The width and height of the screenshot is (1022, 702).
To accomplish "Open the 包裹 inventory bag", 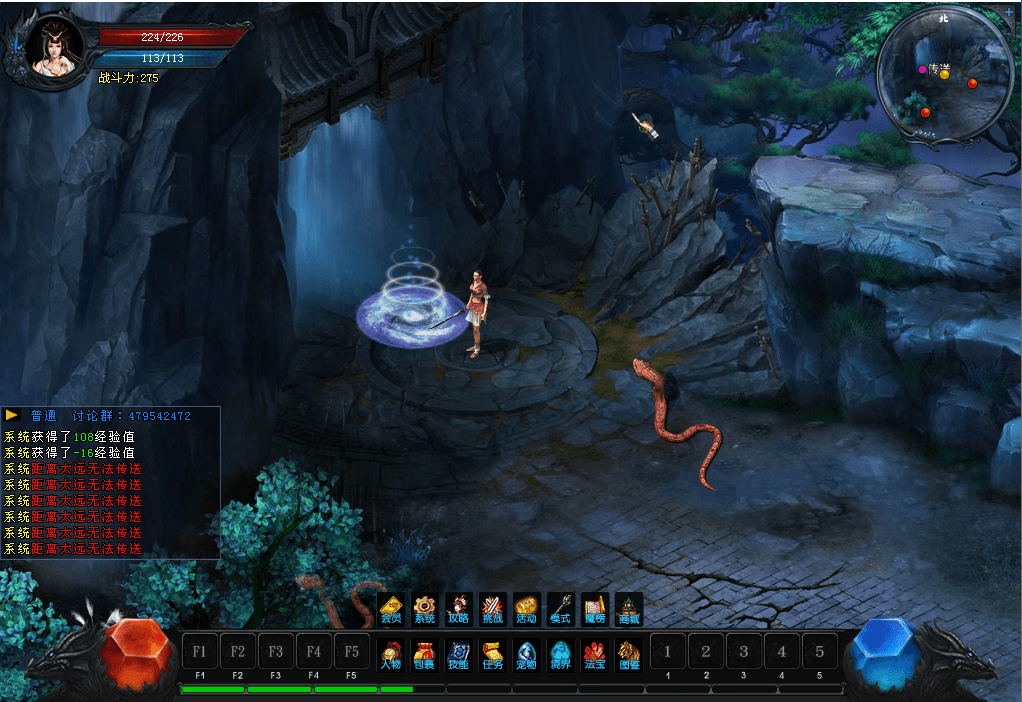I will pos(425,654).
